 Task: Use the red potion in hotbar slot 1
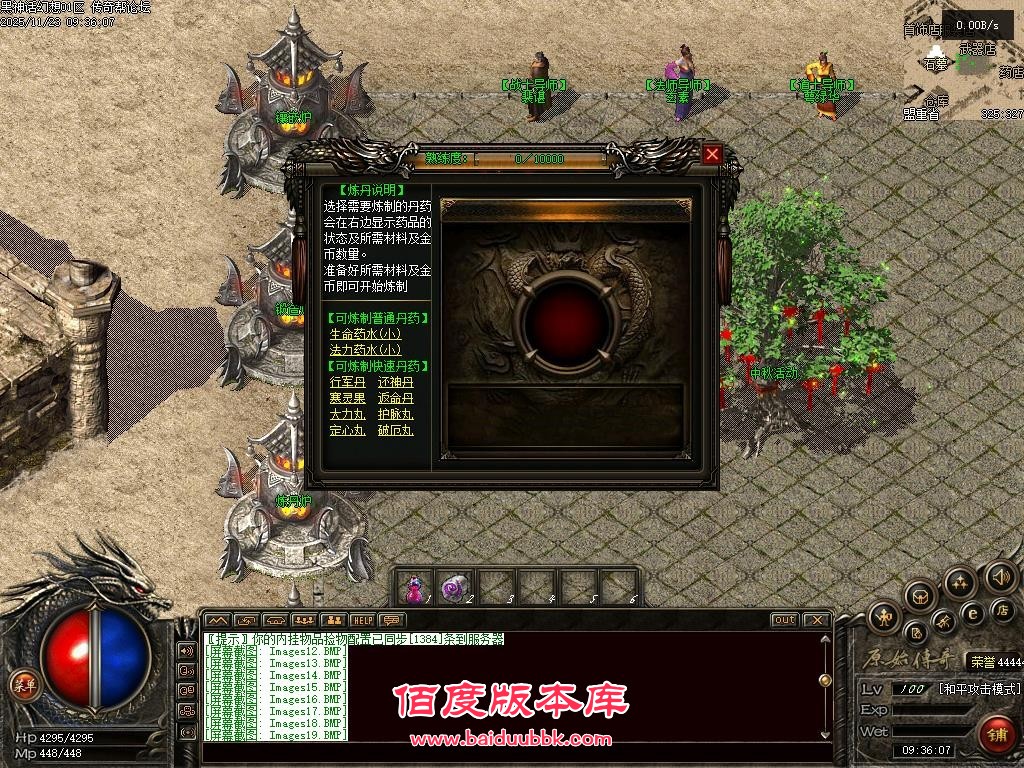413,587
